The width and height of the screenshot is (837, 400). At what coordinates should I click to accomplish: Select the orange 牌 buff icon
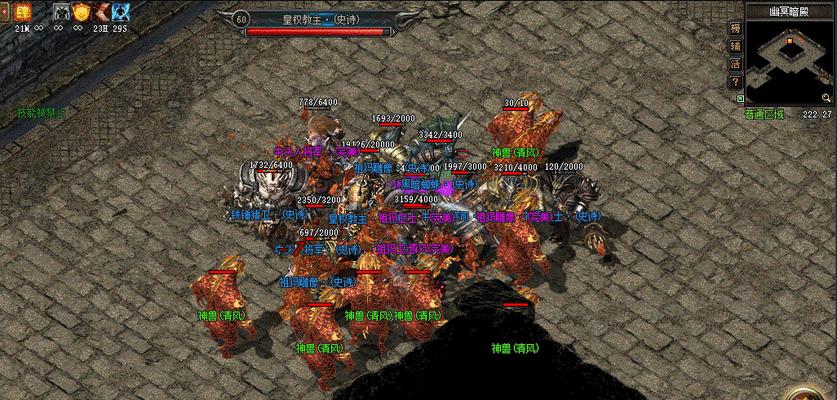click(x=22, y=12)
